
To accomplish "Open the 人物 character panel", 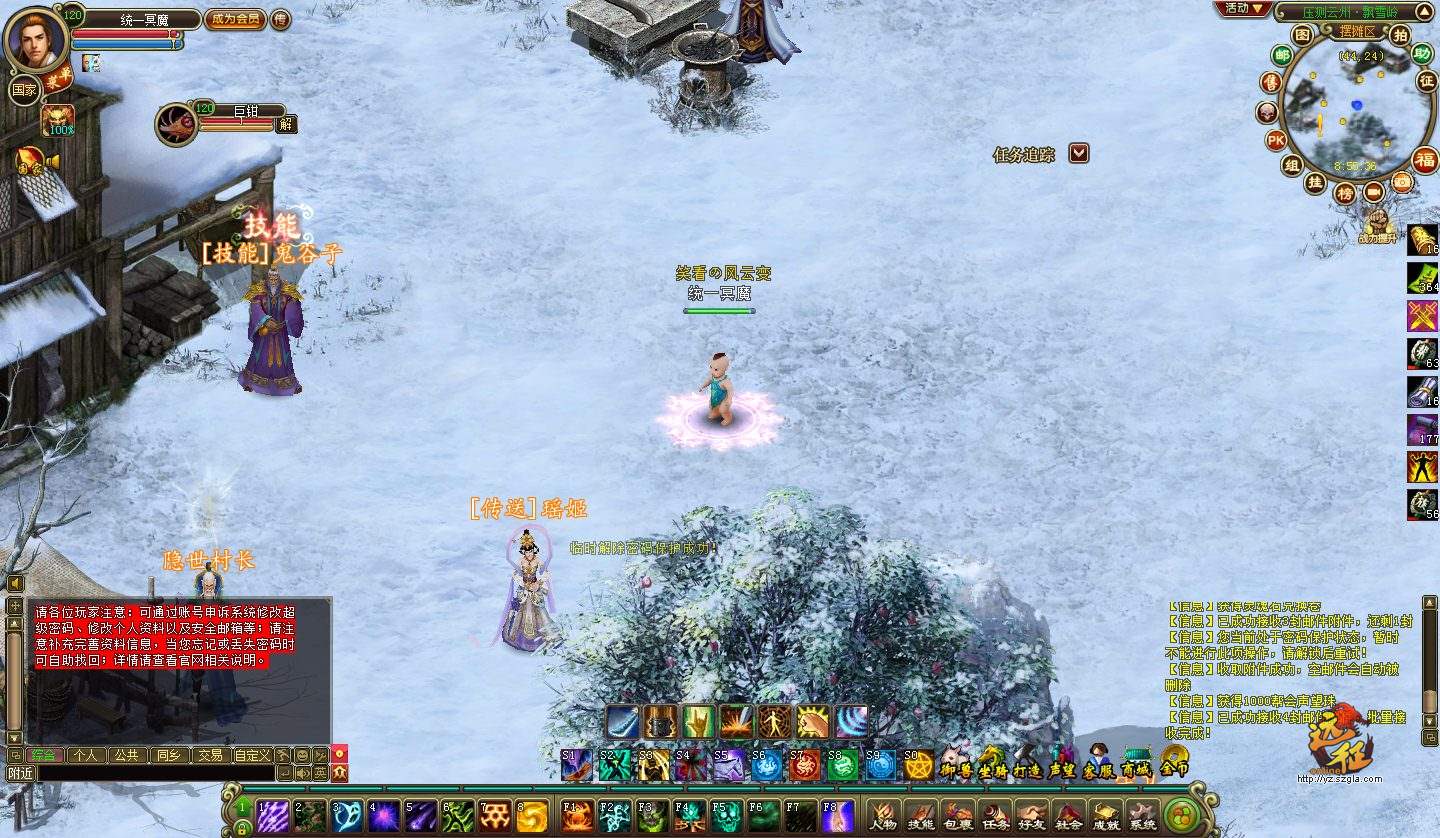I will (883, 816).
